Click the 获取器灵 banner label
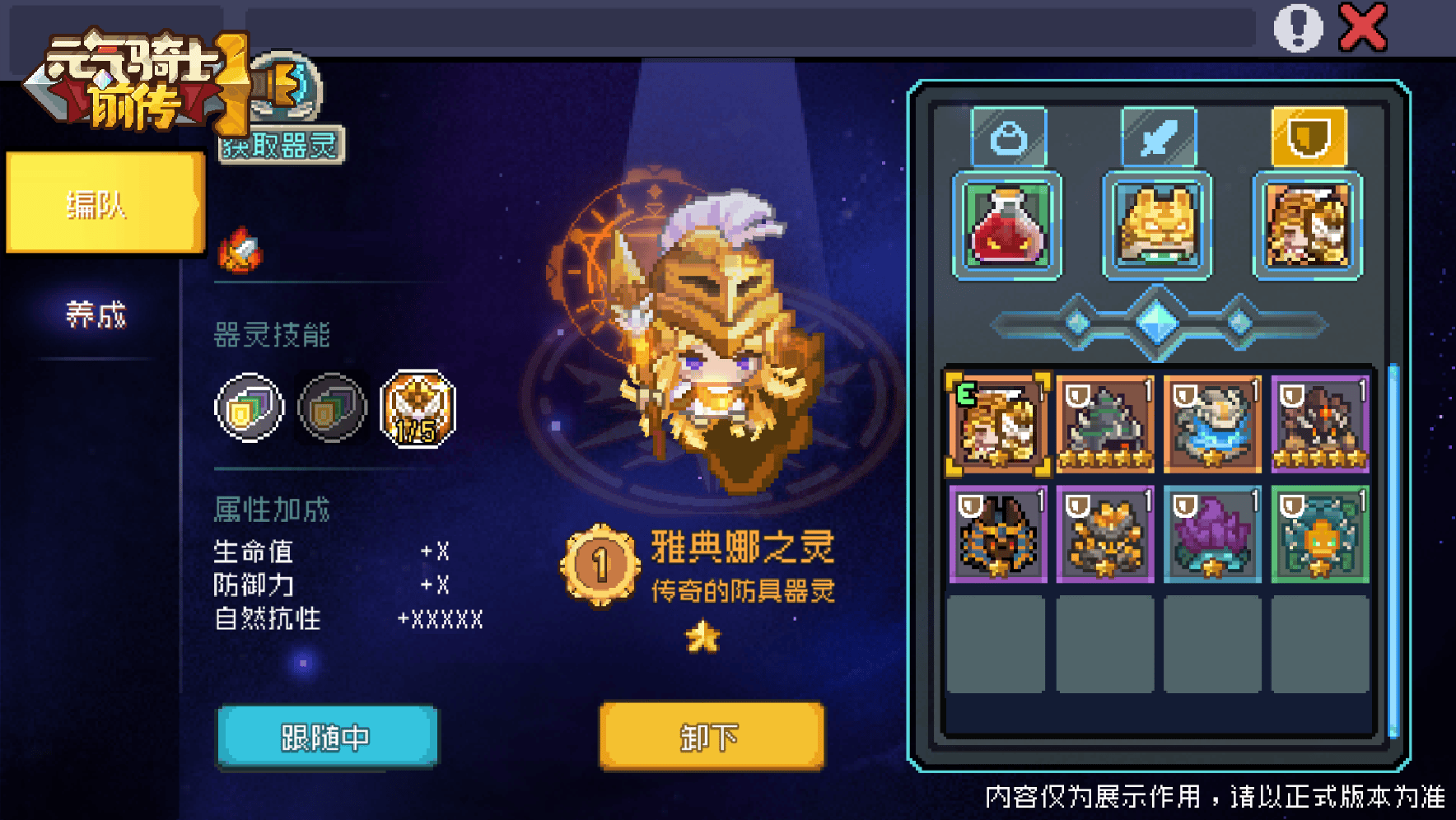 pos(280,146)
